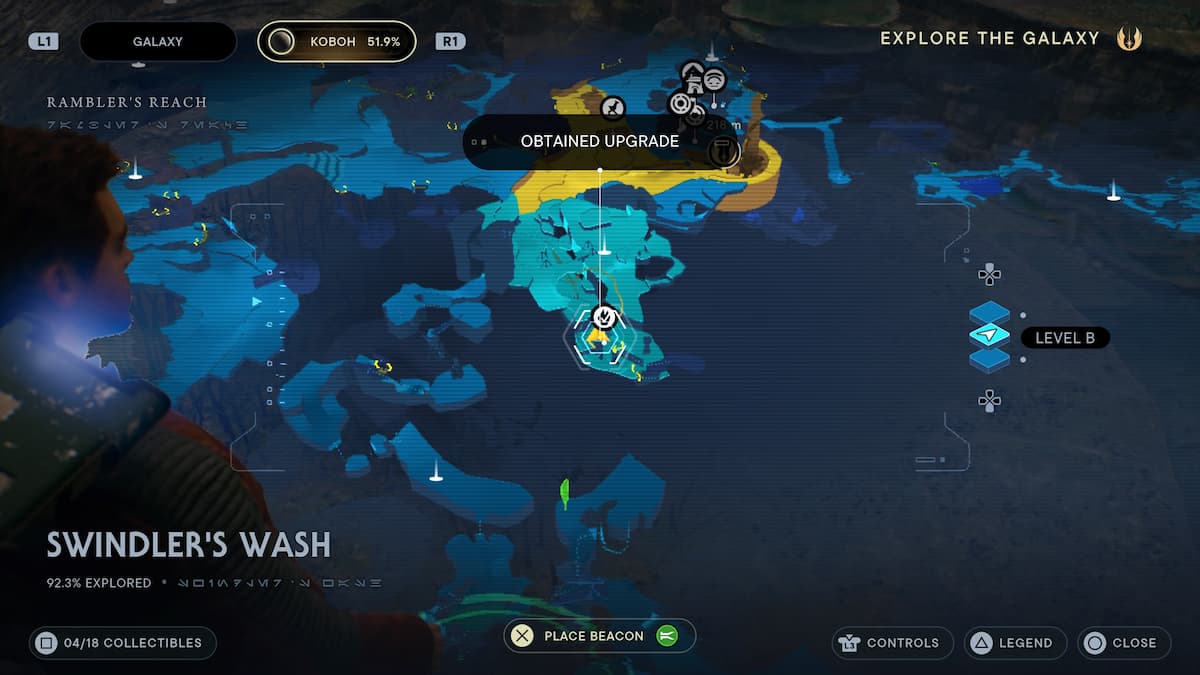This screenshot has height=675, width=1200.
Task: Select the Koboh 51.9% planet tab
Action: point(336,42)
